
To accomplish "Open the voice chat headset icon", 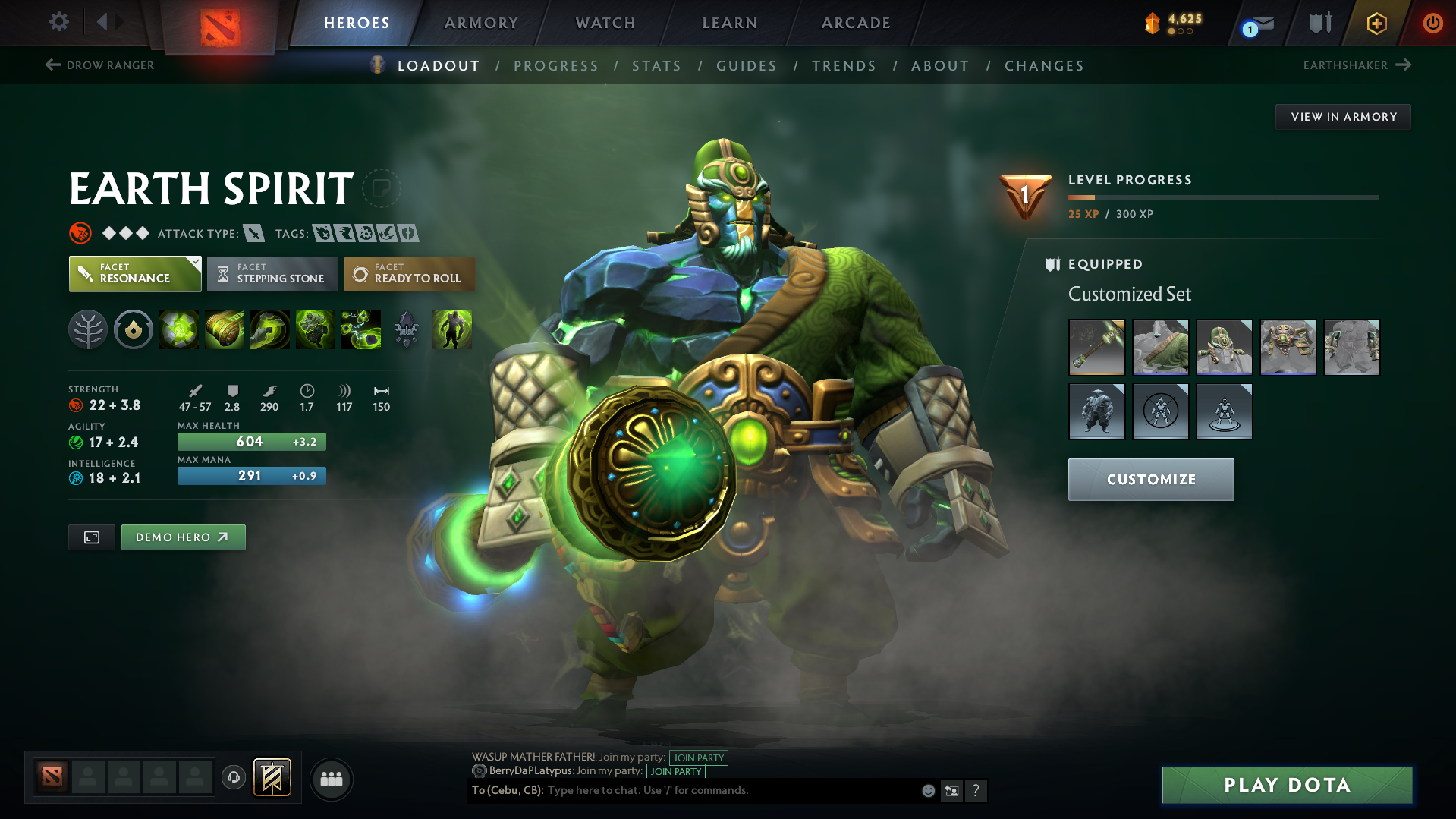I will coord(233,779).
